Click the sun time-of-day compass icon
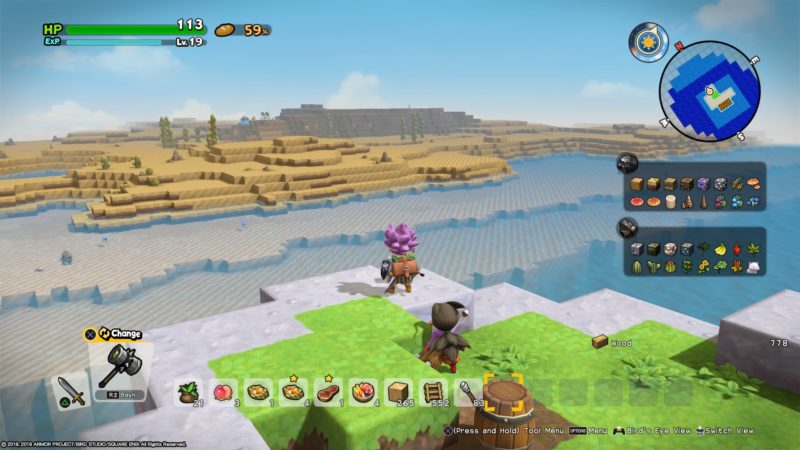Viewport: 800px width, 450px height. coord(648,43)
